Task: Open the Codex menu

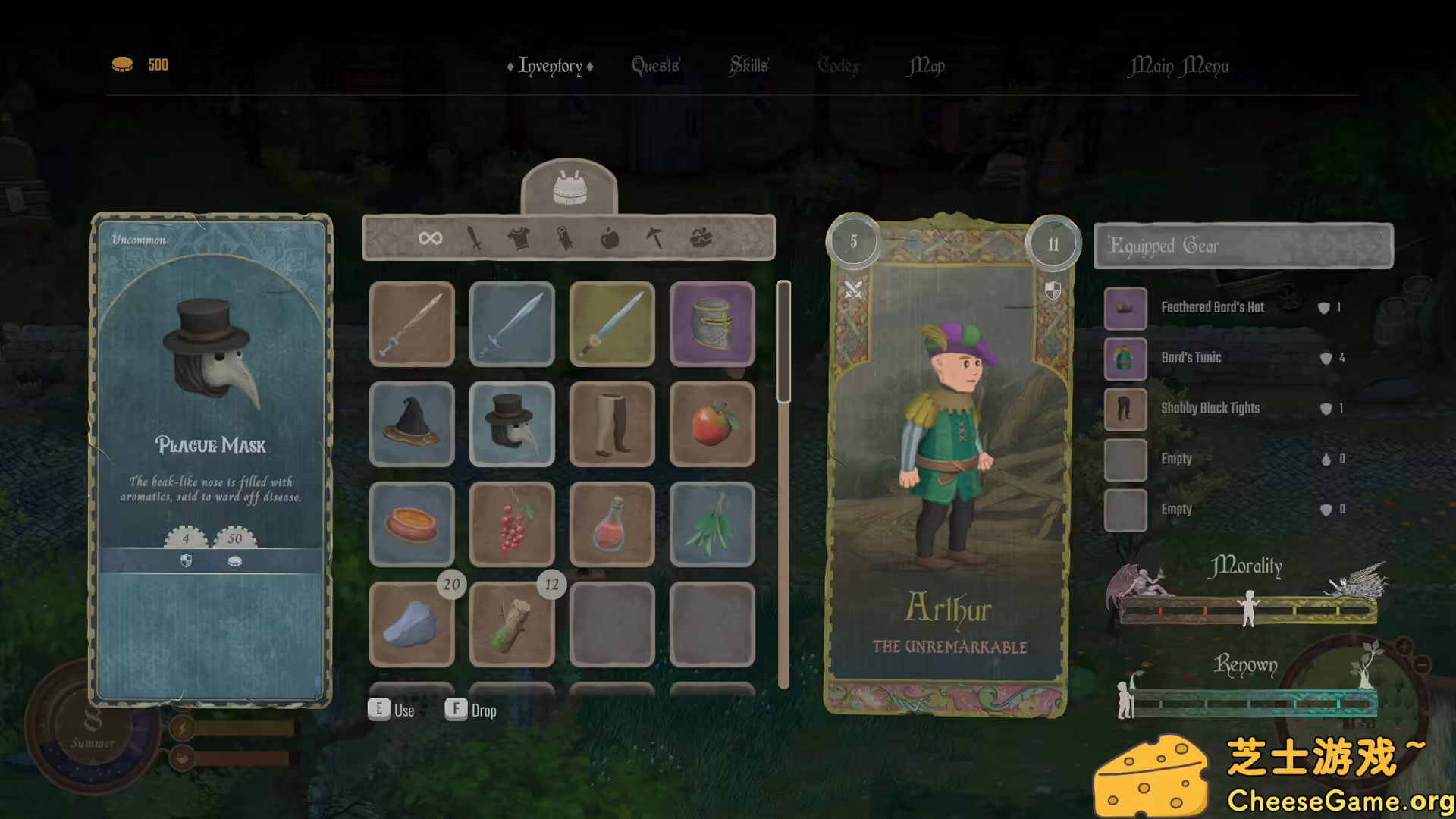Action: (838, 66)
